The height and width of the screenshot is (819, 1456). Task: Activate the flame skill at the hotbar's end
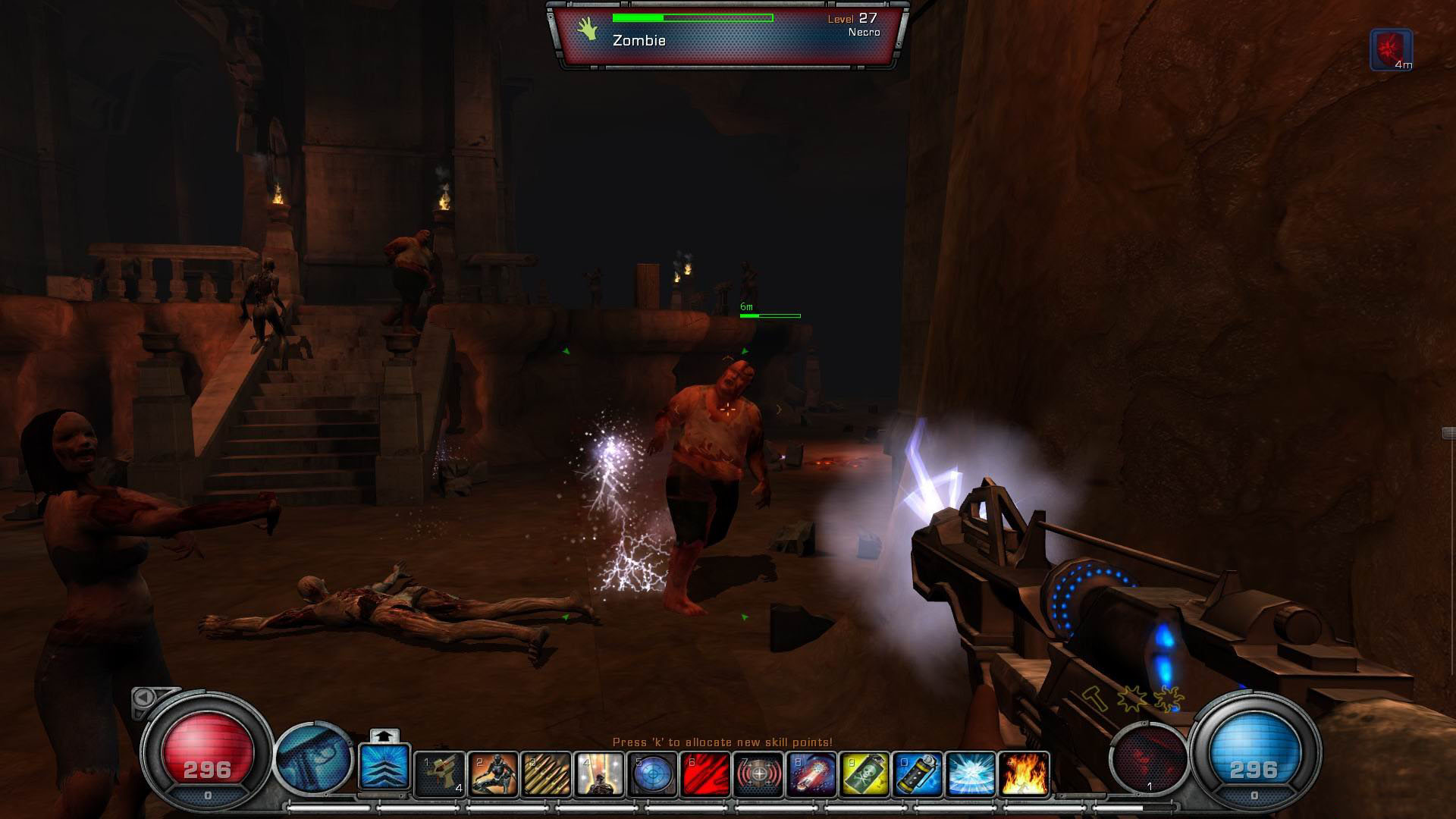point(1022,773)
